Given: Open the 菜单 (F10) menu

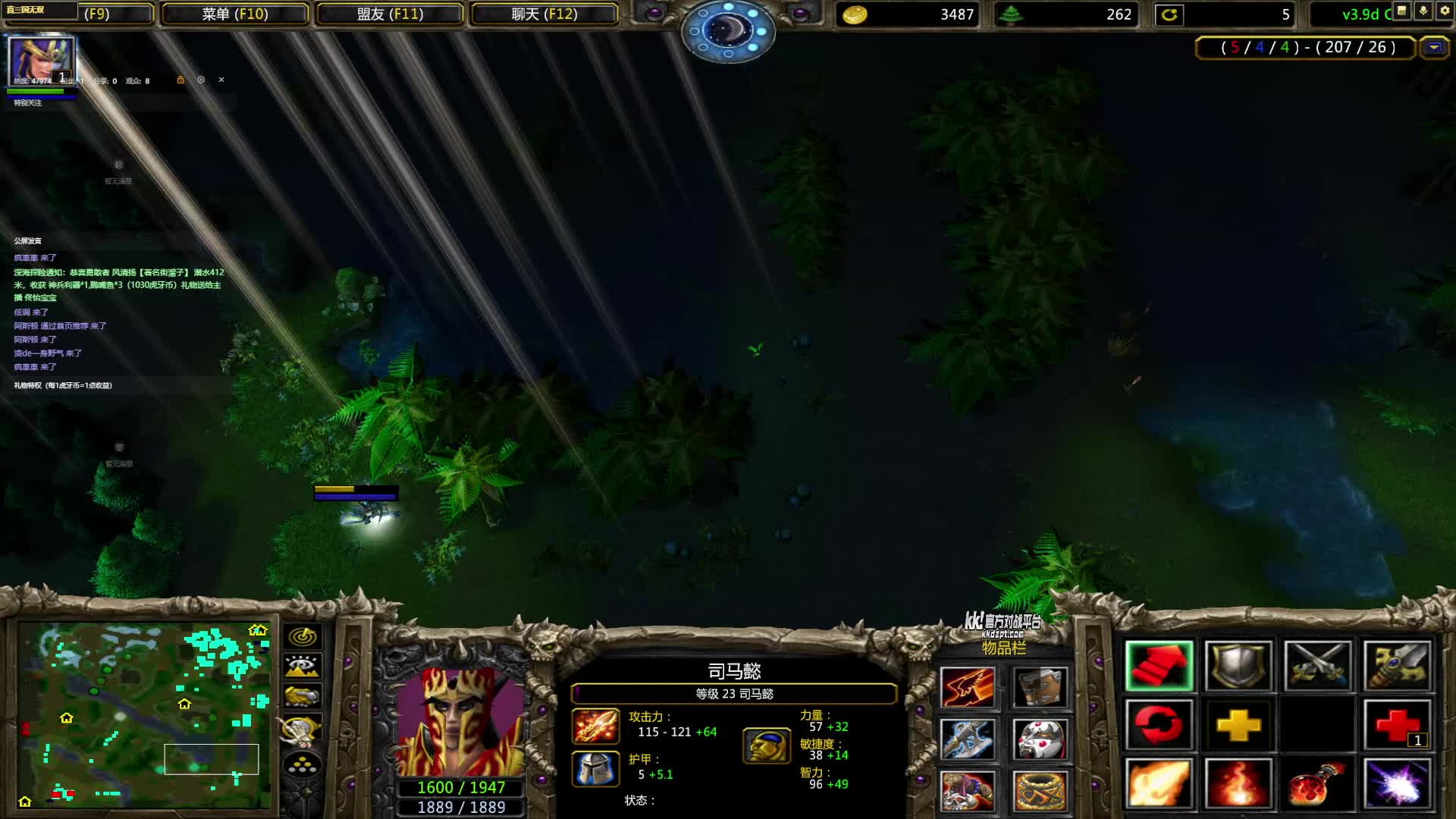Looking at the screenshot, I should click(234, 14).
